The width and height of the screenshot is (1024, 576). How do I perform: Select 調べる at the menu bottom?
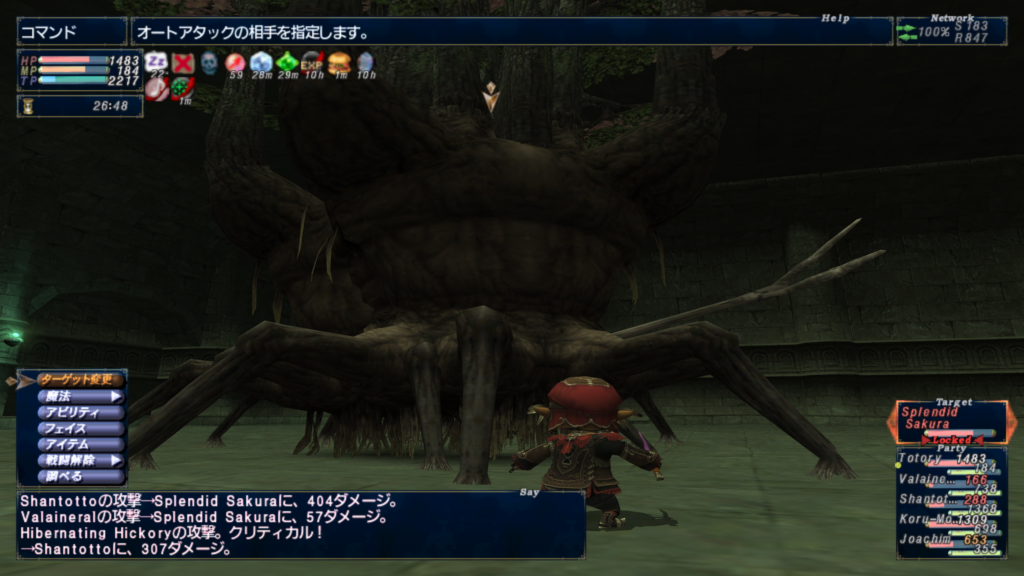[x=80, y=476]
